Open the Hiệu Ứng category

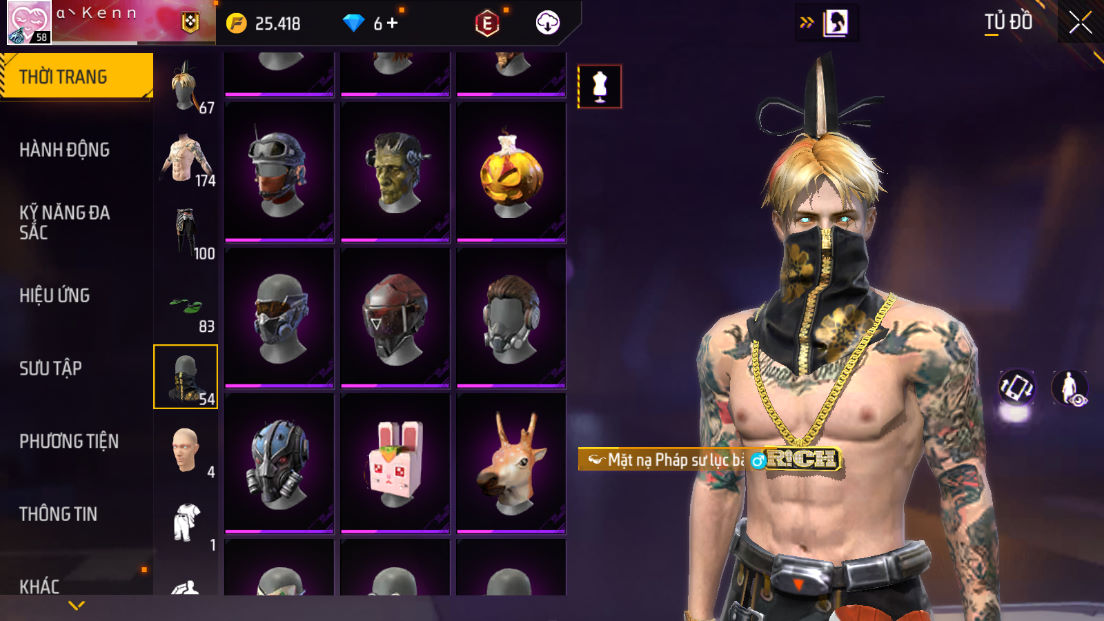55,295
